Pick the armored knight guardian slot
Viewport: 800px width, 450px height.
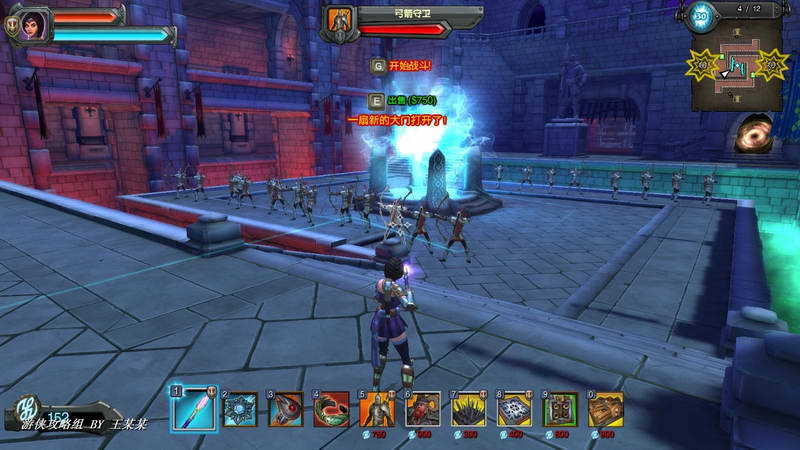pos(378,409)
